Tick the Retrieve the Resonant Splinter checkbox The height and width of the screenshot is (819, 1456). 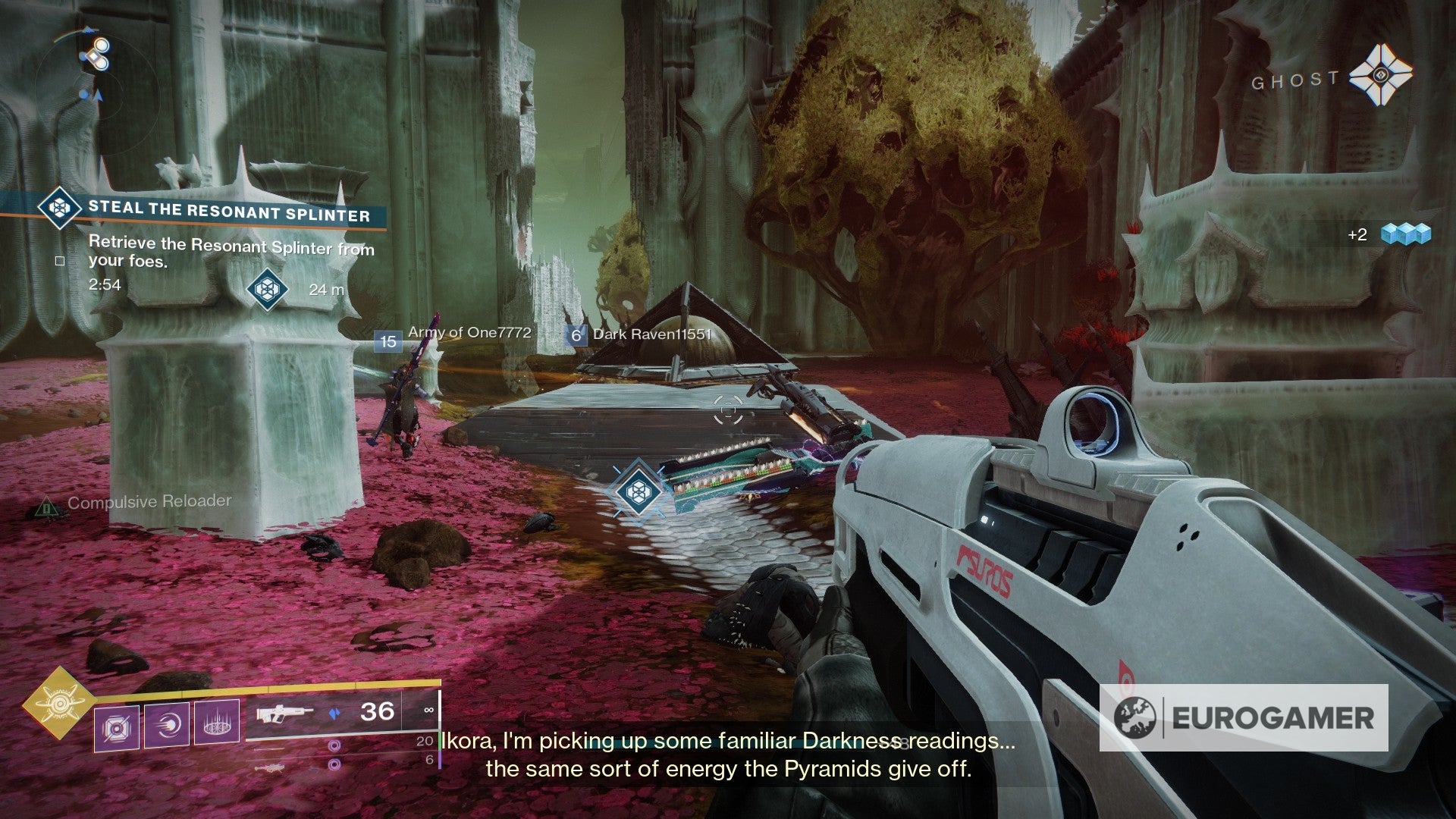[x=60, y=261]
